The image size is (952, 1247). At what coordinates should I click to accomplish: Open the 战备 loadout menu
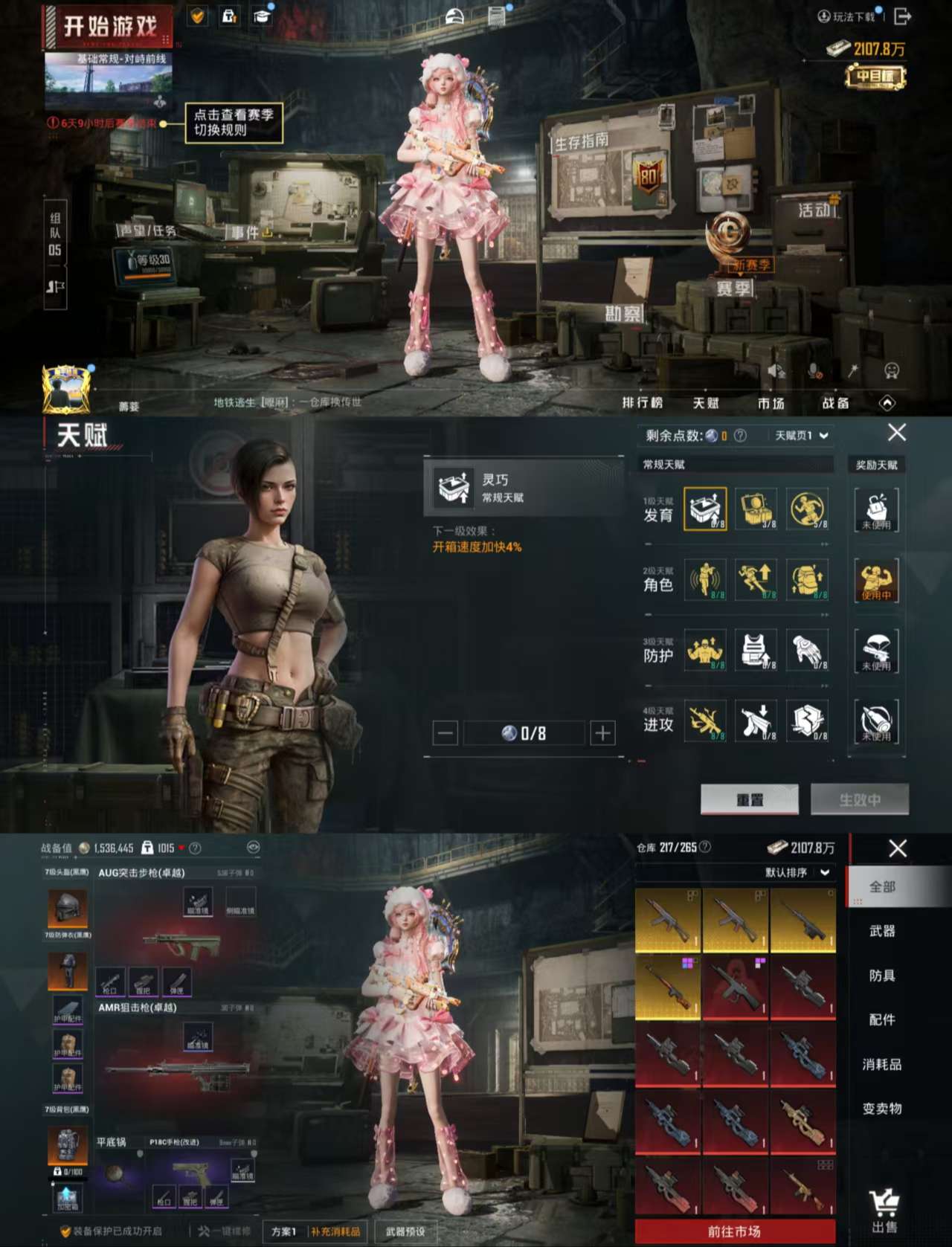click(835, 403)
